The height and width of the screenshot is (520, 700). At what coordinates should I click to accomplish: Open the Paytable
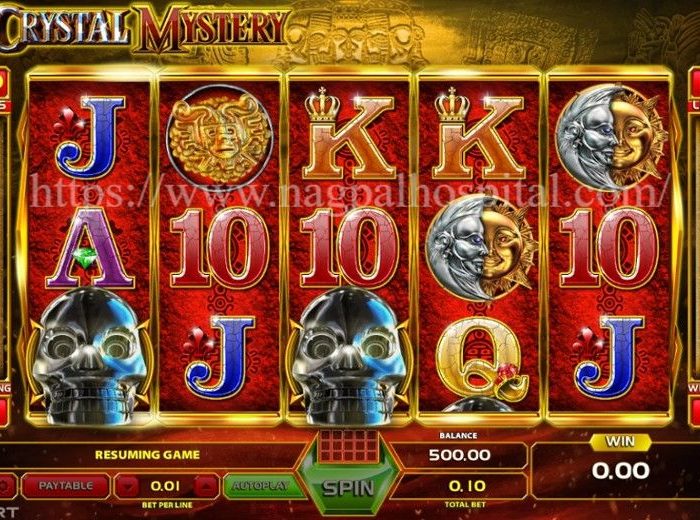pyautogui.click(x=66, y=486)
